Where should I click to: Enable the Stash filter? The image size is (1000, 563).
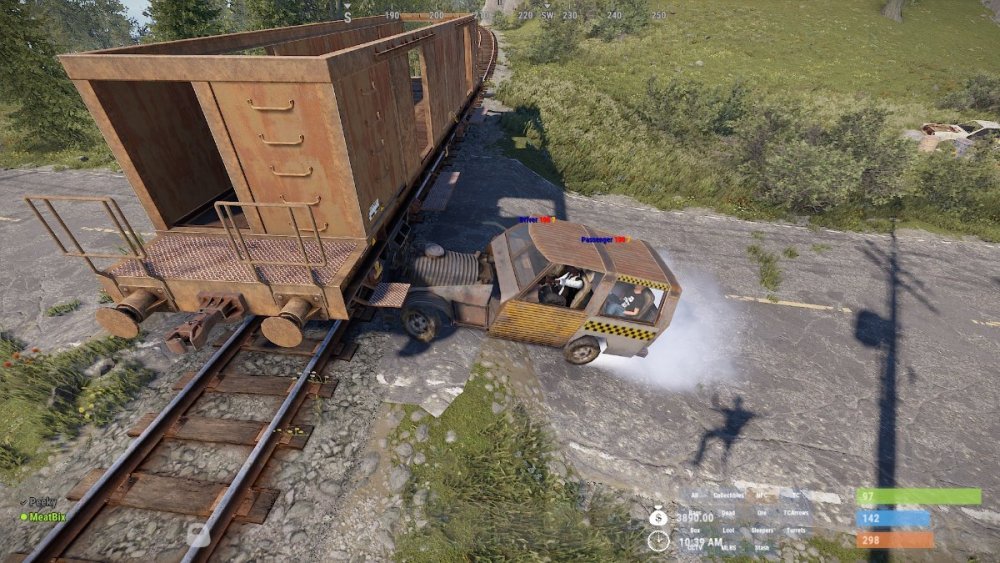coord(763,548)
